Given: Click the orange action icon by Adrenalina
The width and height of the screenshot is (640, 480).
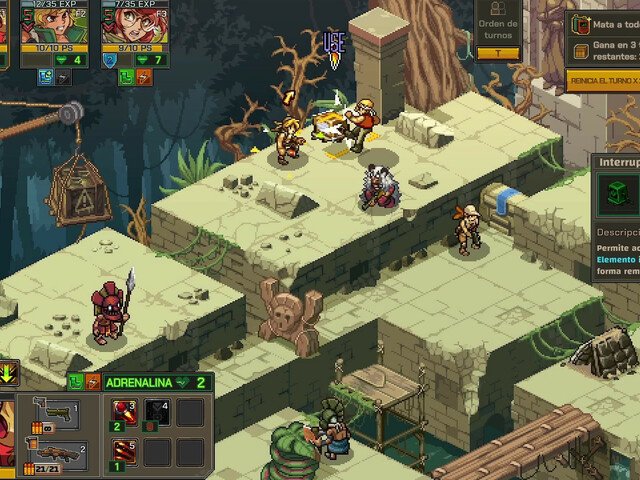Looking at the screenshot, I should click(x=92, y=381).
